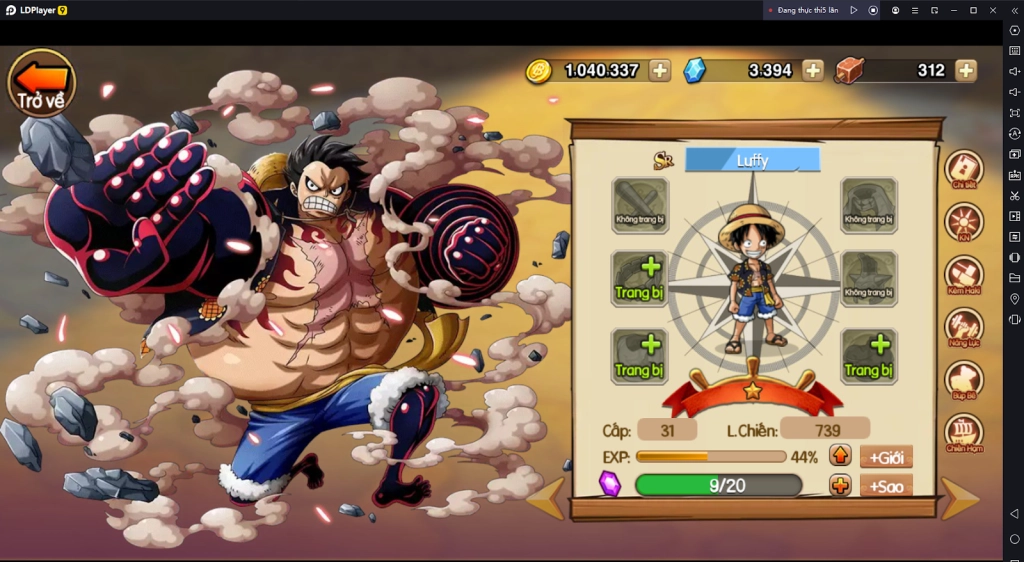
Task: Buy more blue diamonds with the plus button
Action: 814,70
